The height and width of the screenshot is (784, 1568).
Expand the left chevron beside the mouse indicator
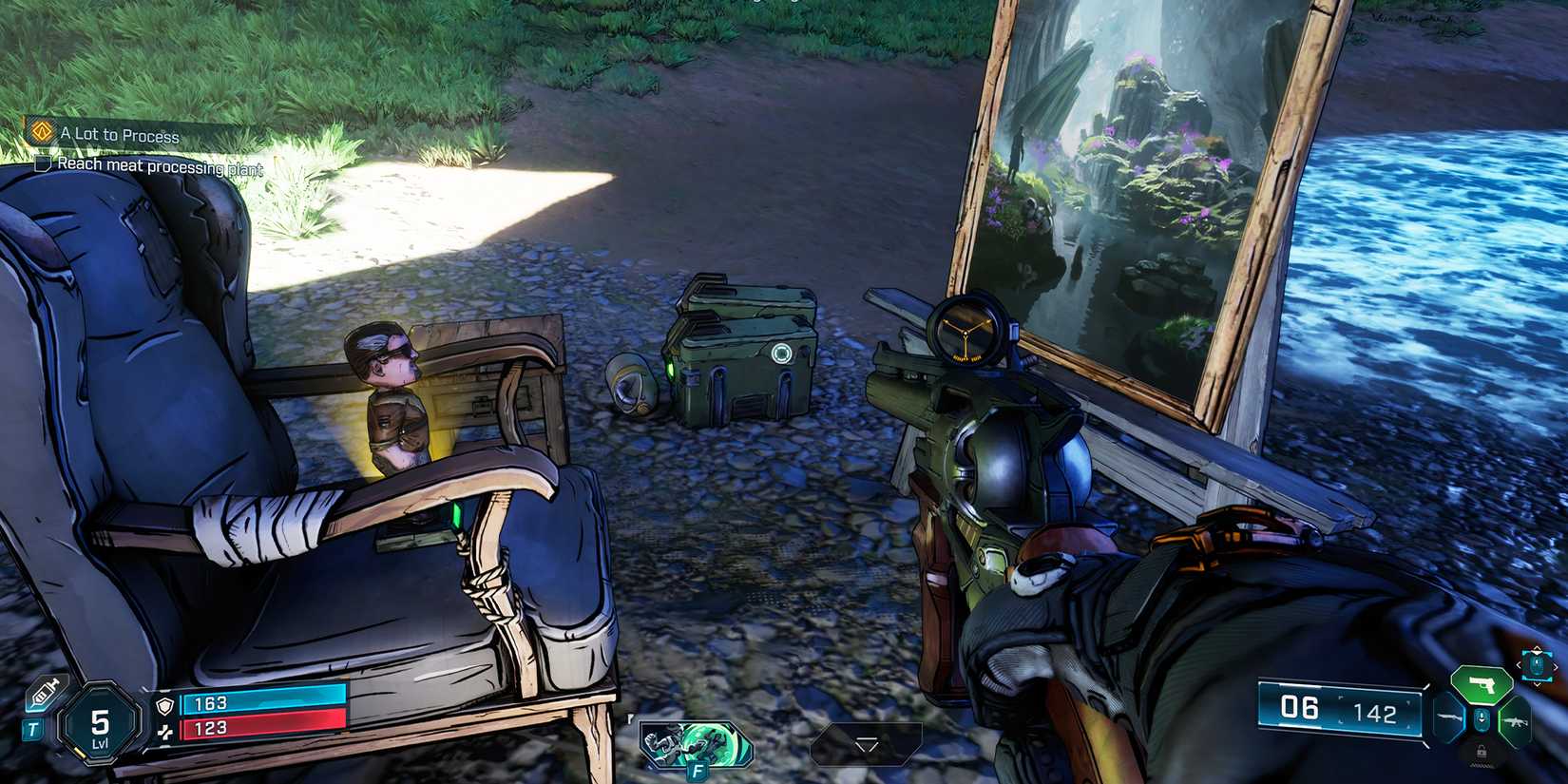[1519, 664]
